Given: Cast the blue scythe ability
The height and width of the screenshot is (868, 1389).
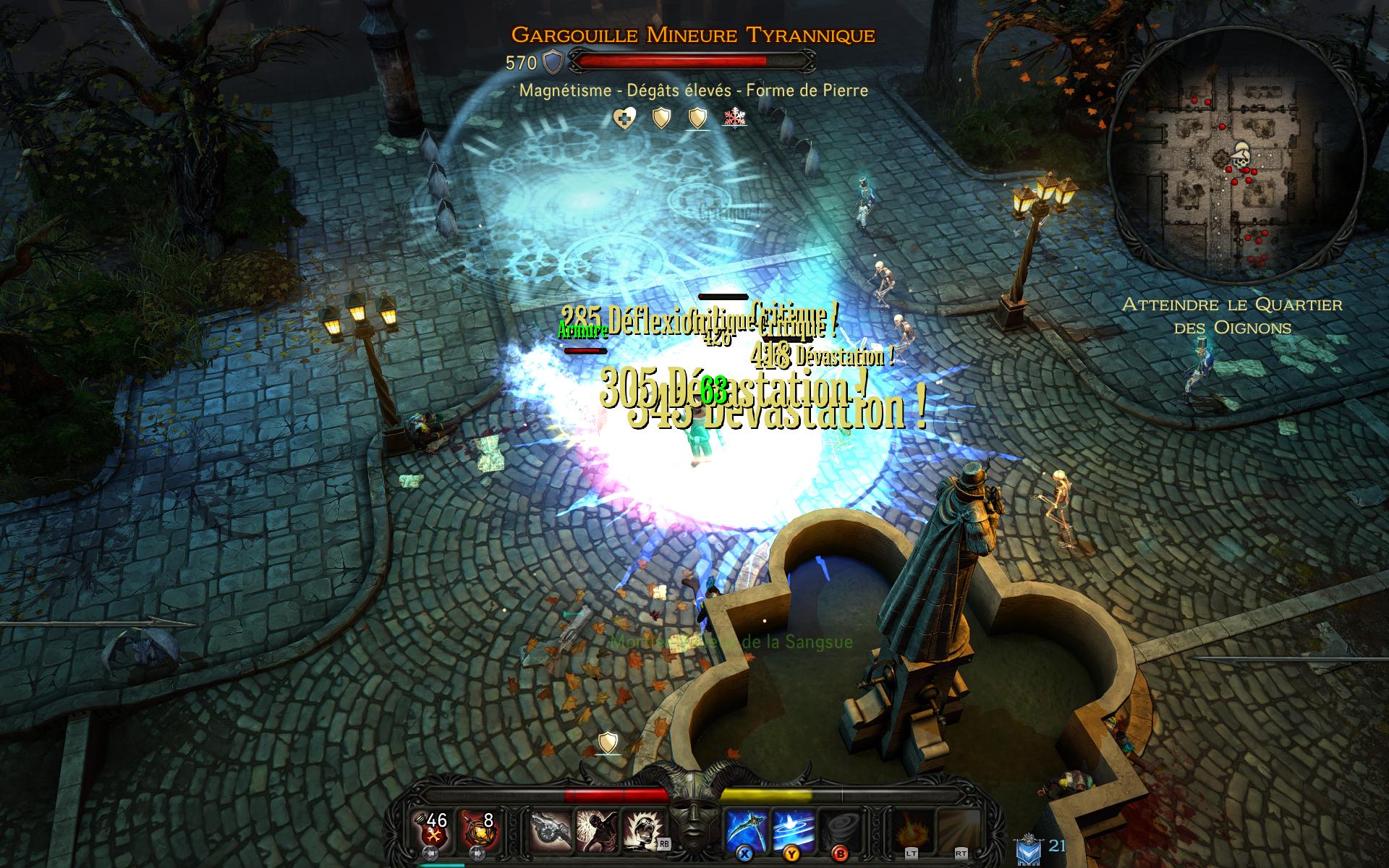Looking at the screenshot, I should [x=746, y=828].
